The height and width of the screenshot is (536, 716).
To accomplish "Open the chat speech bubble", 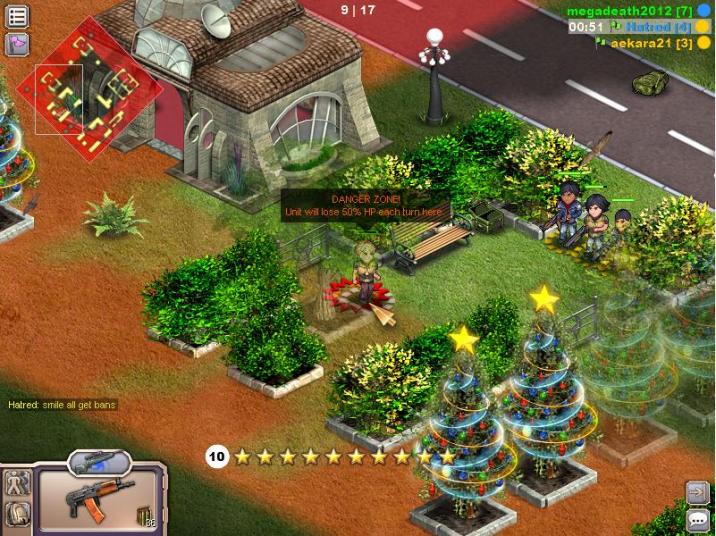I will (697, 520).
